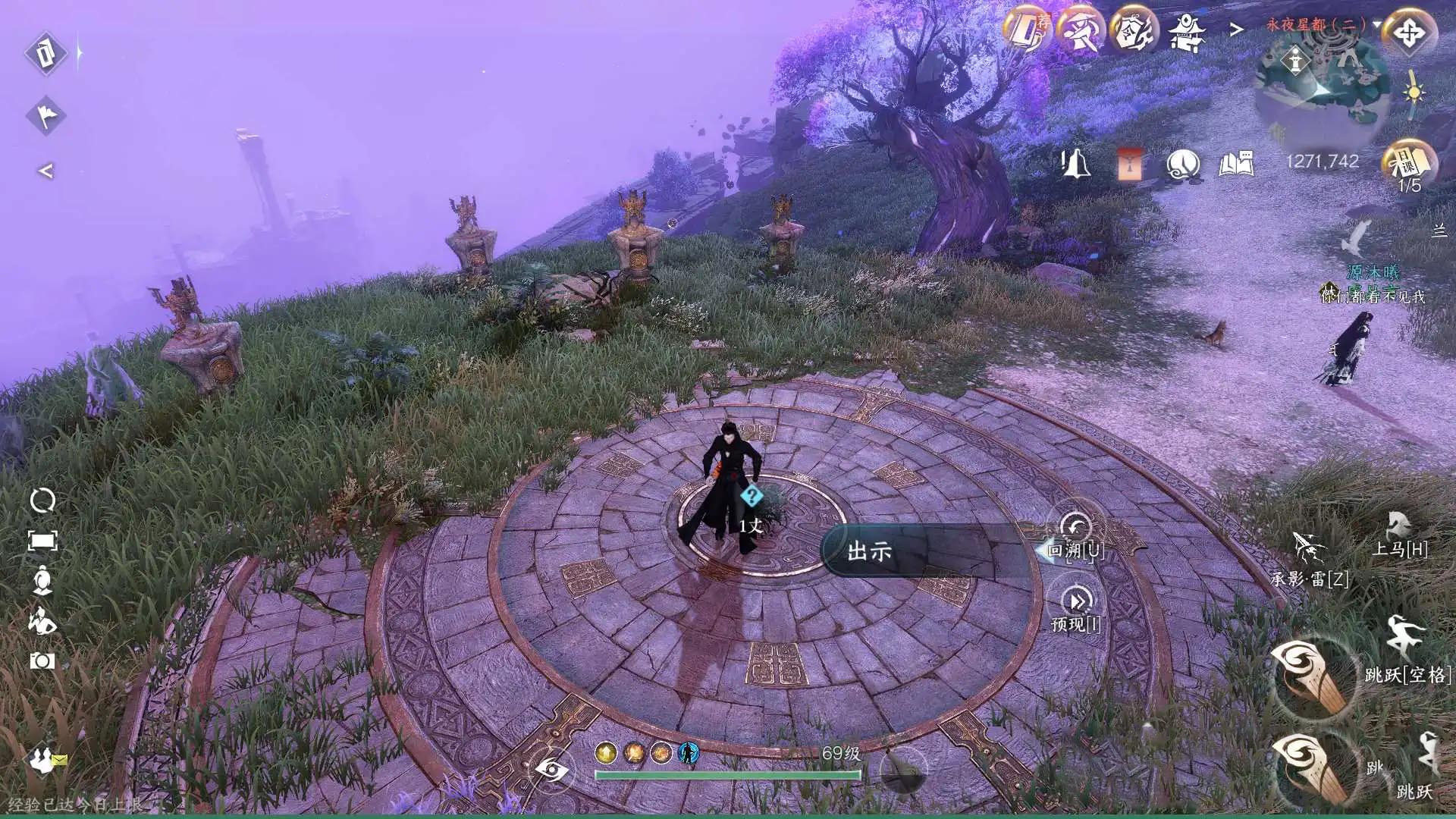Use the 承影·雷 skill
Viewport: 1456px width, 819px height.
tap(1308, 548)
